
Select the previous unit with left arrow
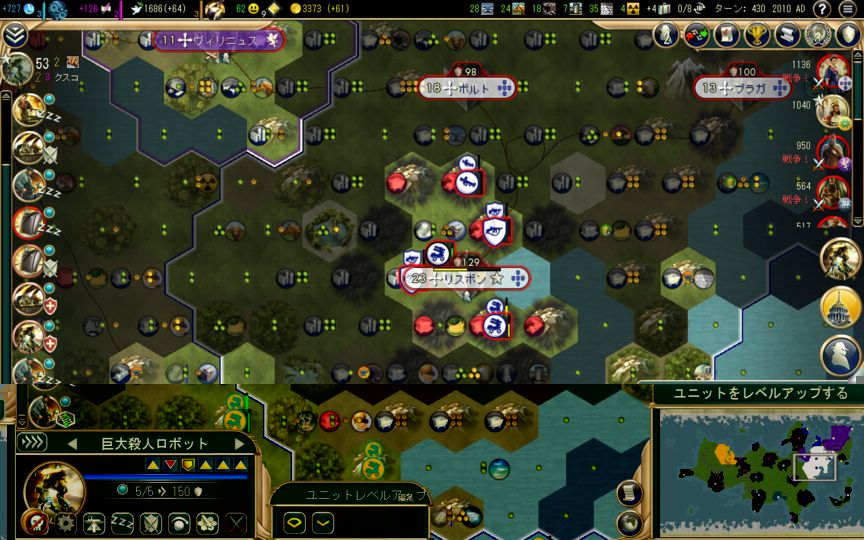point(71,443)
